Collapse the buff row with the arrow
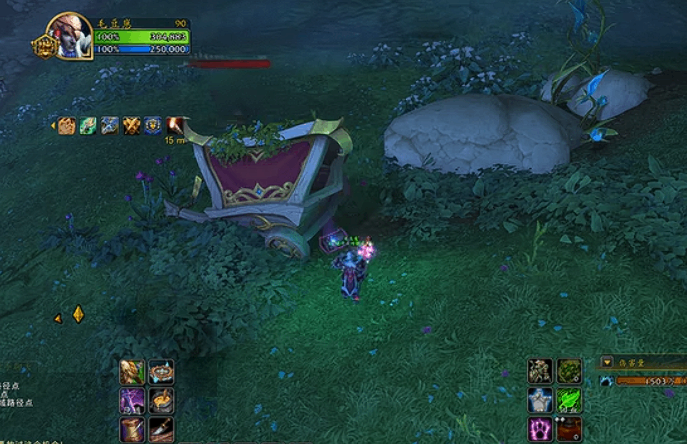Viewport: 687px width, 444px height. (x=53, y=125)
